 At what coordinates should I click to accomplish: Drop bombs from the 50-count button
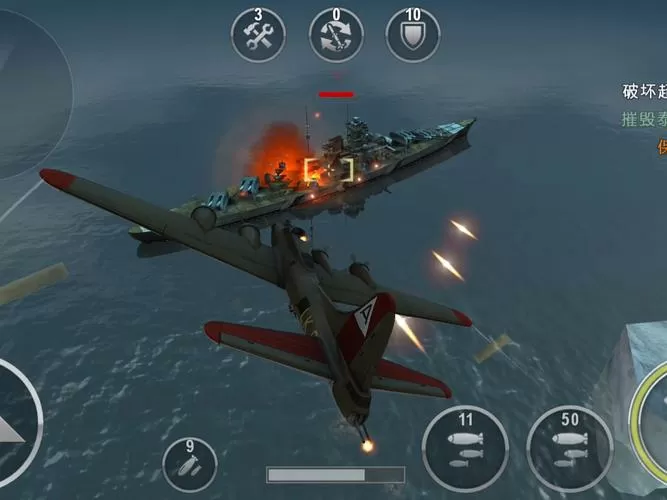(x=570, y=448)
